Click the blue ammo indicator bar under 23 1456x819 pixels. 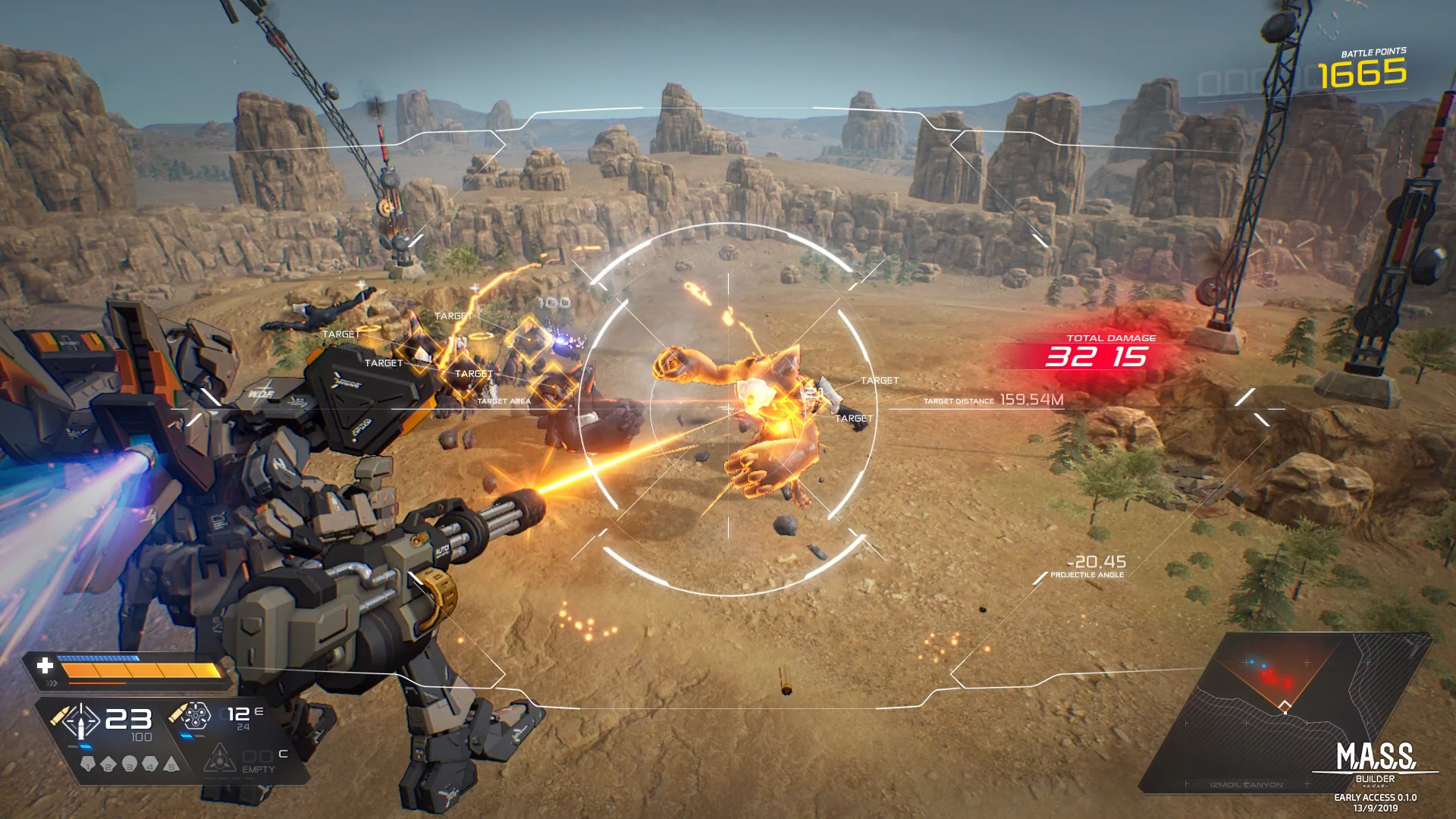(85, 746)
